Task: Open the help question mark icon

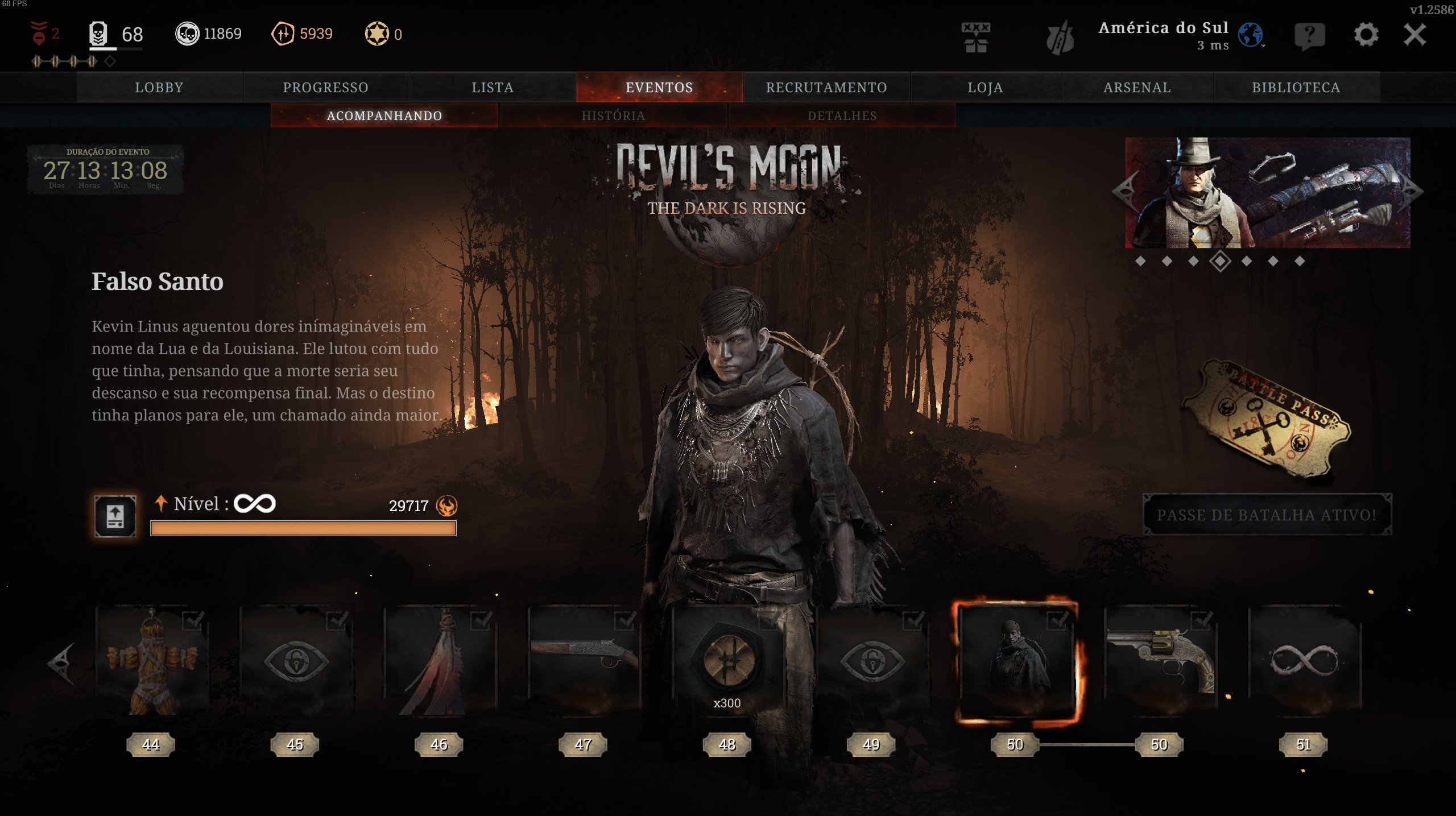Action: coord(1311,35)
